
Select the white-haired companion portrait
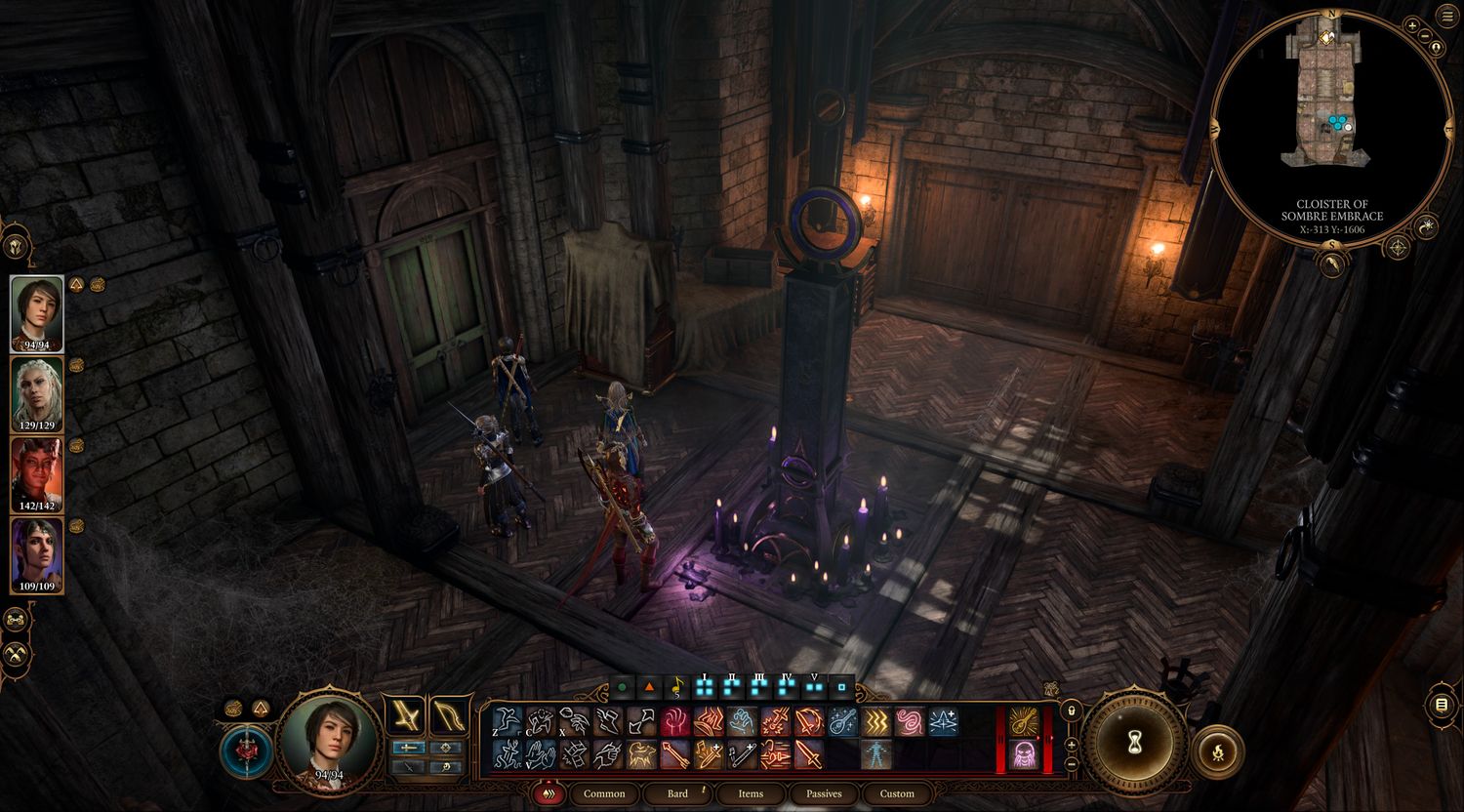[x=37, y=392]
